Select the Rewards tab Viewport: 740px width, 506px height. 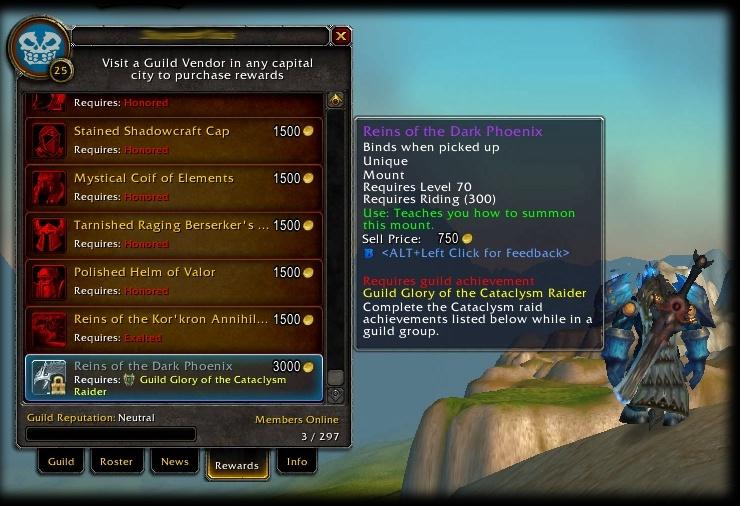click(x=237, y=465)
